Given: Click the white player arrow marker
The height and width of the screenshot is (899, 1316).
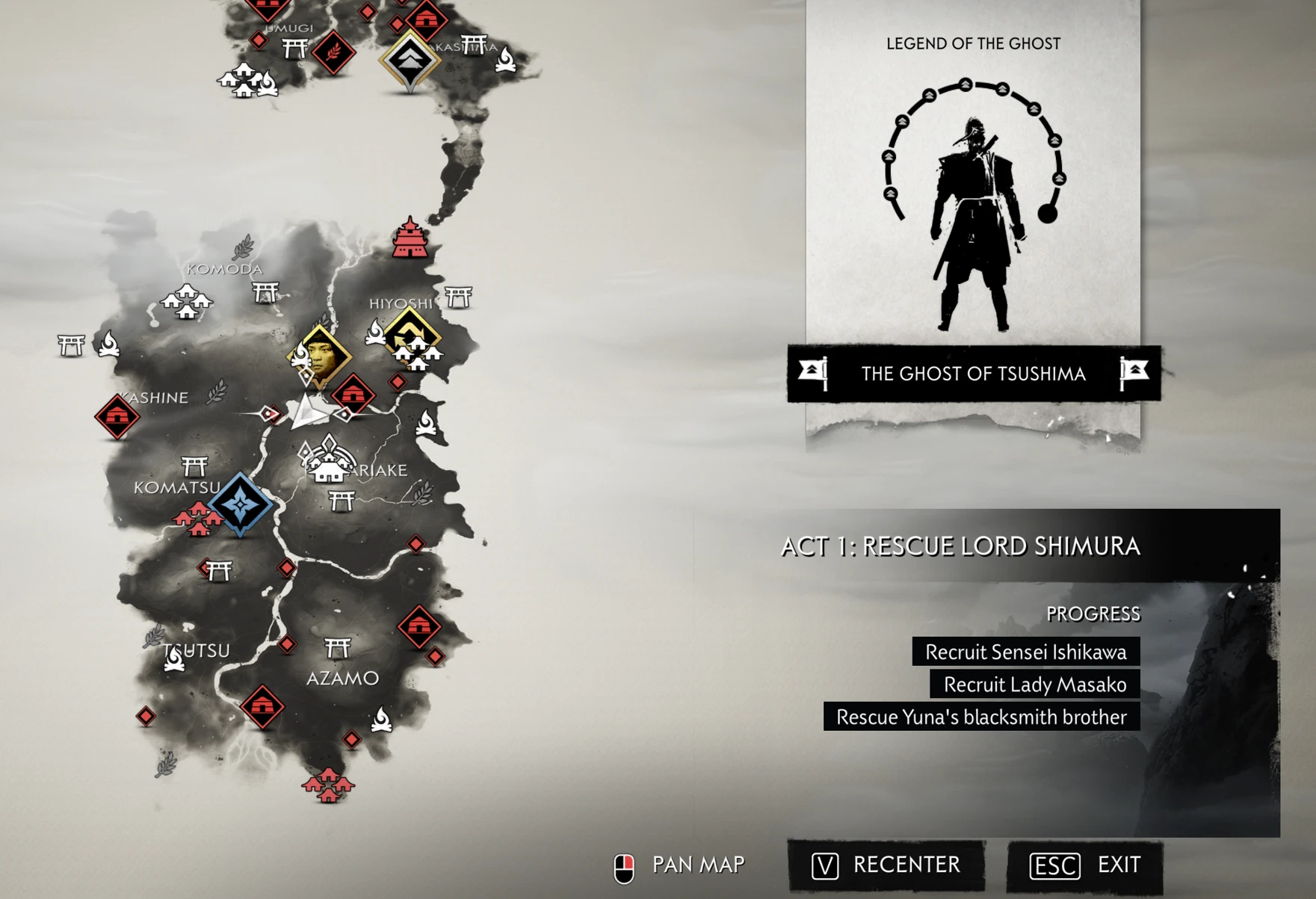Looking at the screenshot, I should point(308,413).
